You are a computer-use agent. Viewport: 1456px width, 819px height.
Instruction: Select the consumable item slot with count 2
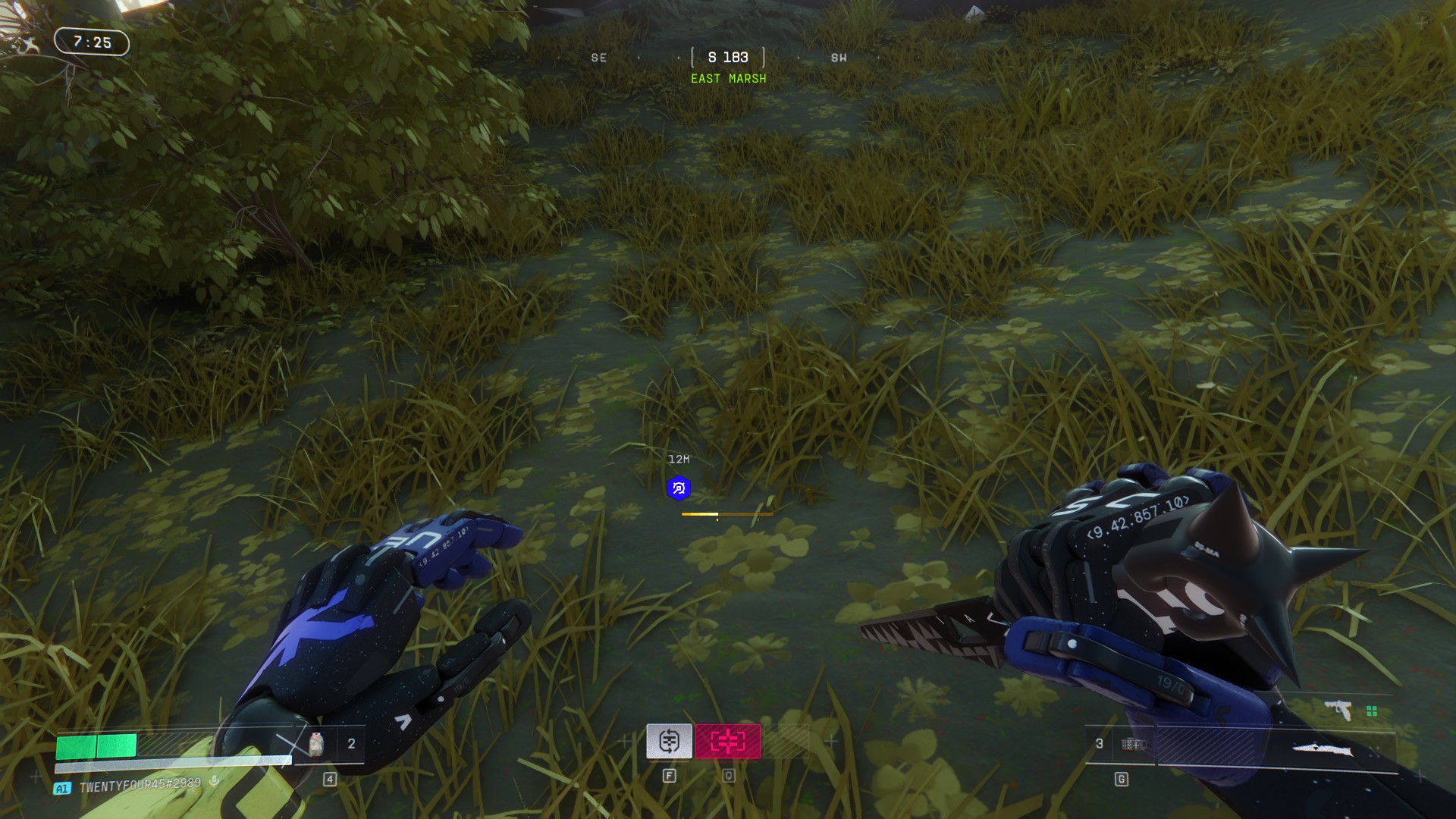tap(331, 744)
